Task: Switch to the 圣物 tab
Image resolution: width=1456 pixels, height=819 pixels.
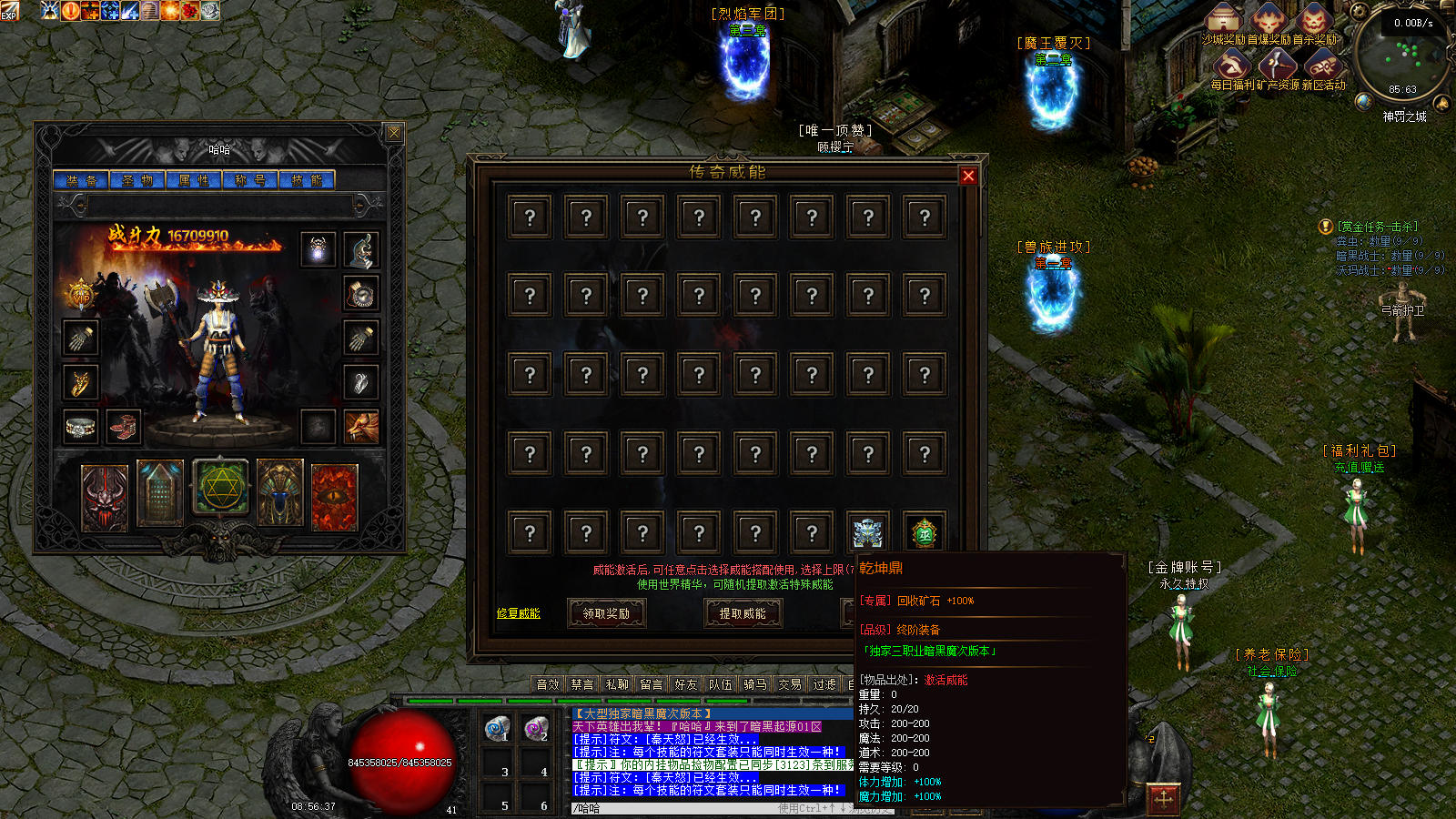Action: point(137,180)
